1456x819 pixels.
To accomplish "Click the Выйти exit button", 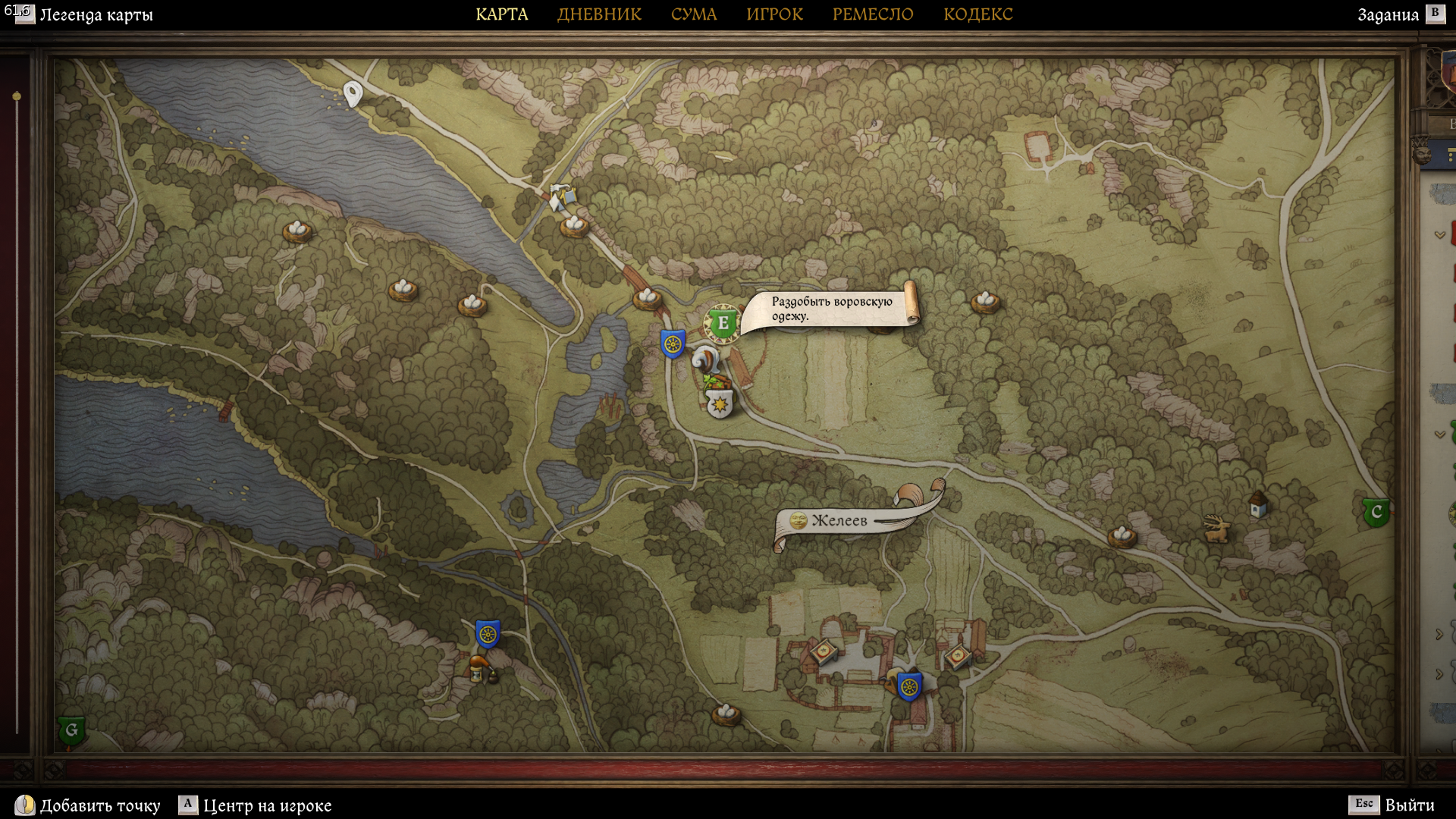I will (x=1409, y=805).
